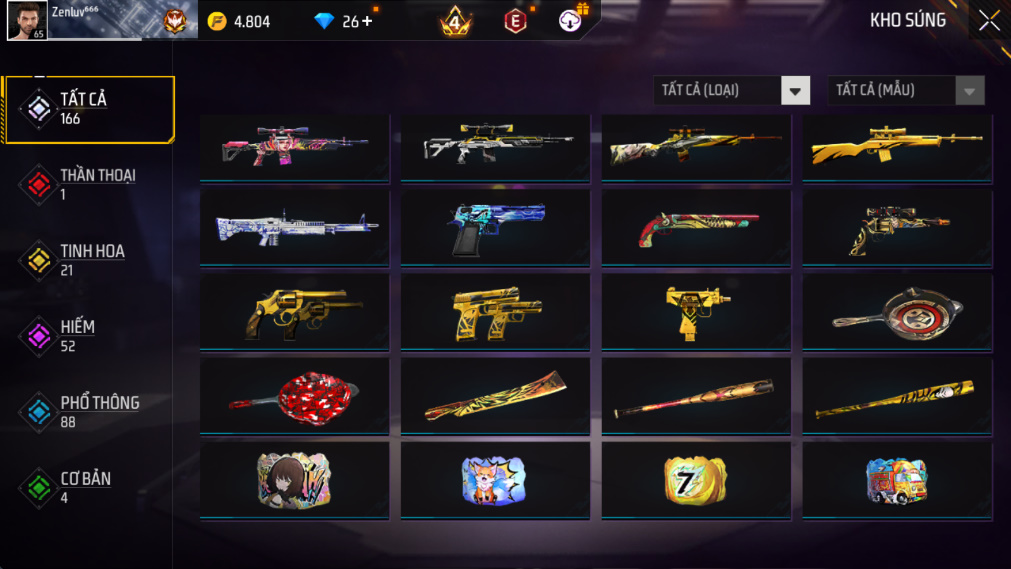Select the frying pan melee skin
This screenshot has height=569, width=1011.
(896, 313)
